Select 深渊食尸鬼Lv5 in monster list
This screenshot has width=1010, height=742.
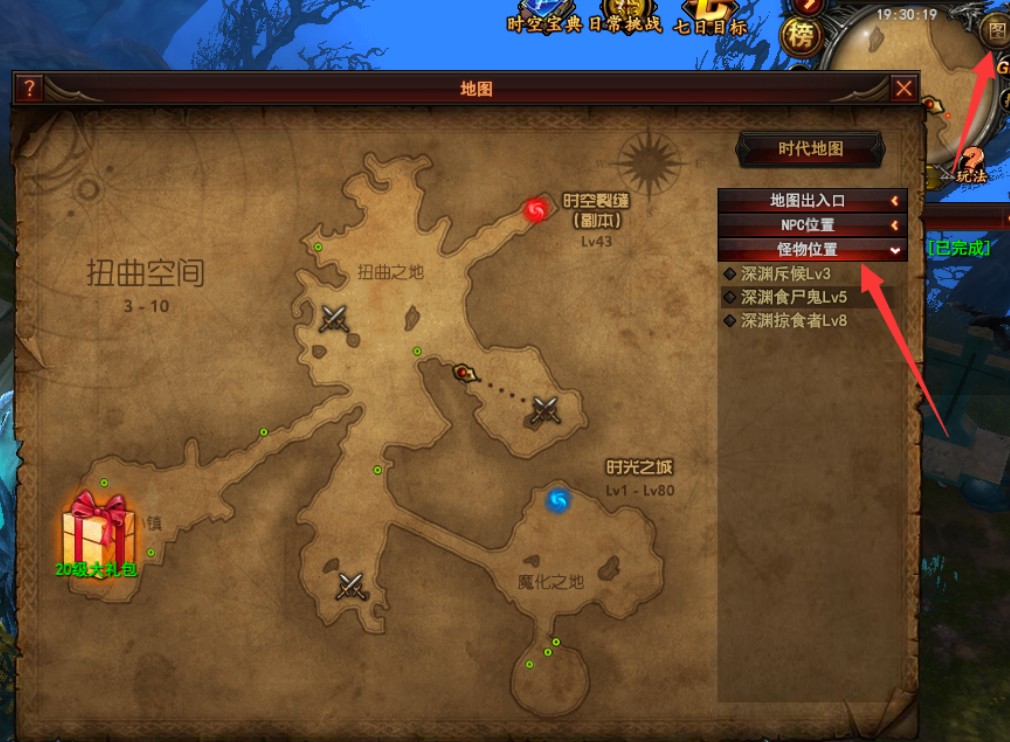(793, 297)
